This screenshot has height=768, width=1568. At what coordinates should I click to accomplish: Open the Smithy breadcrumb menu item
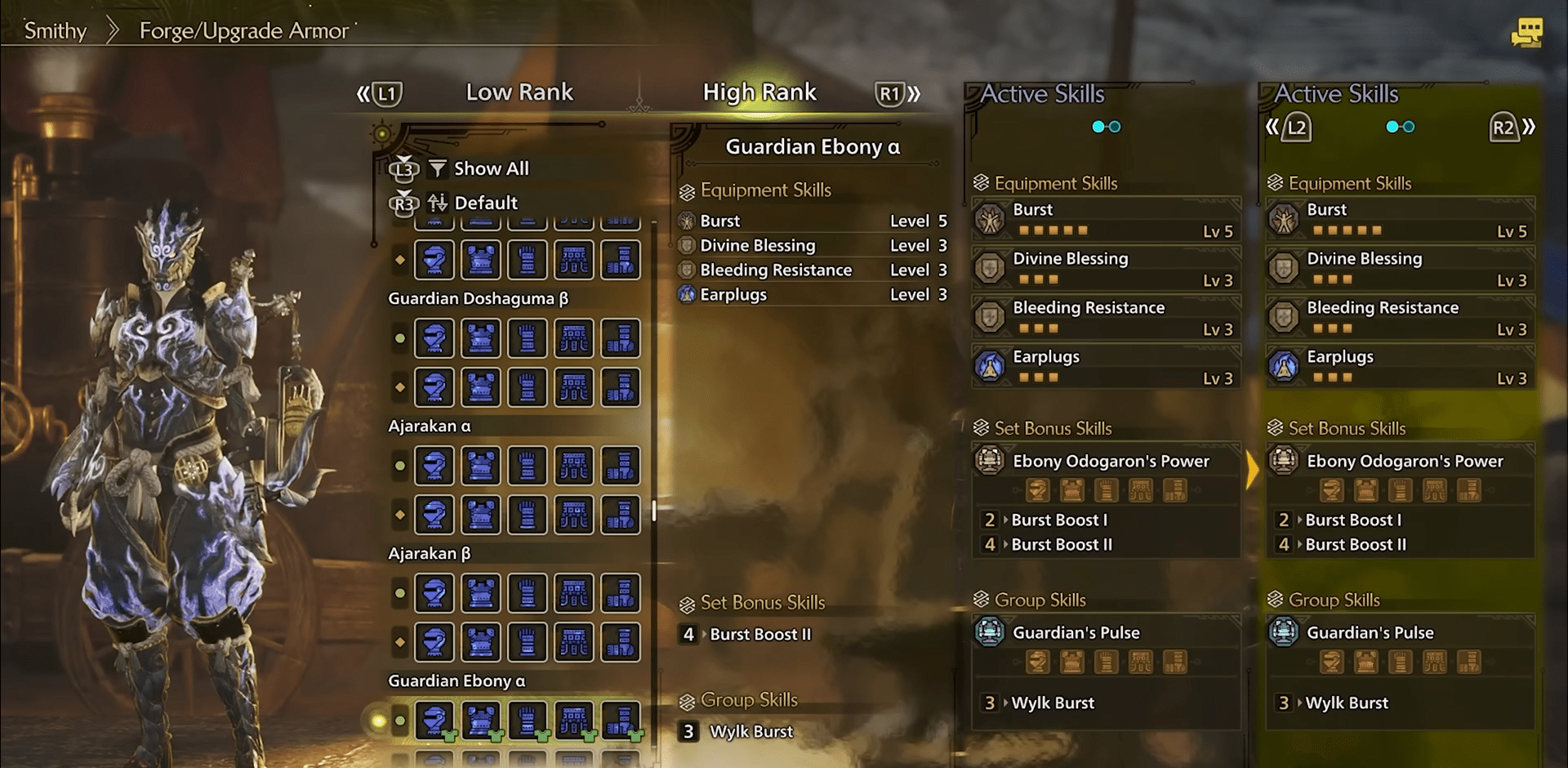(x=54, y=30)
